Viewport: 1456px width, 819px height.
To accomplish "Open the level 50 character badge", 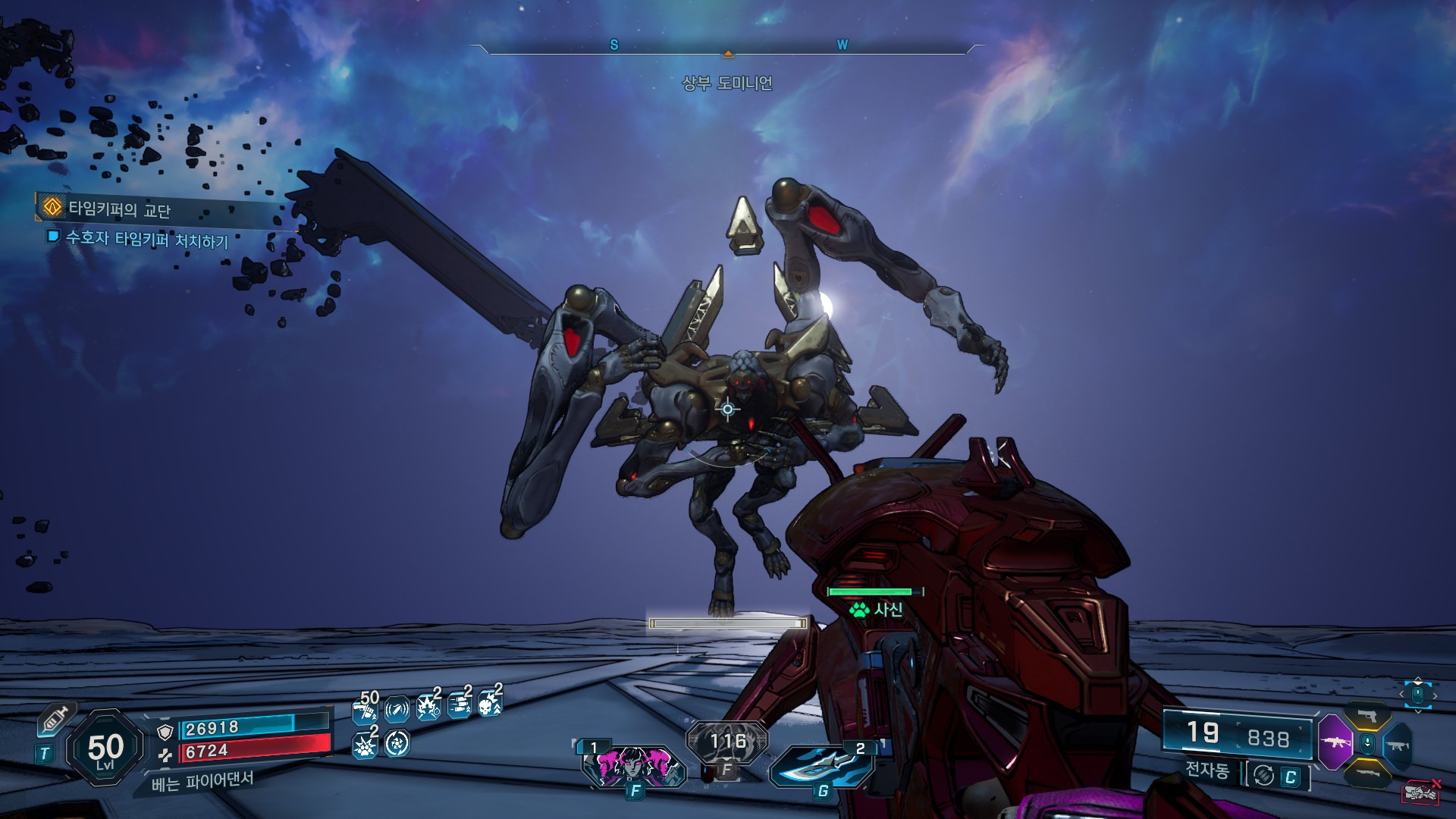I will [x=105, y=748].
